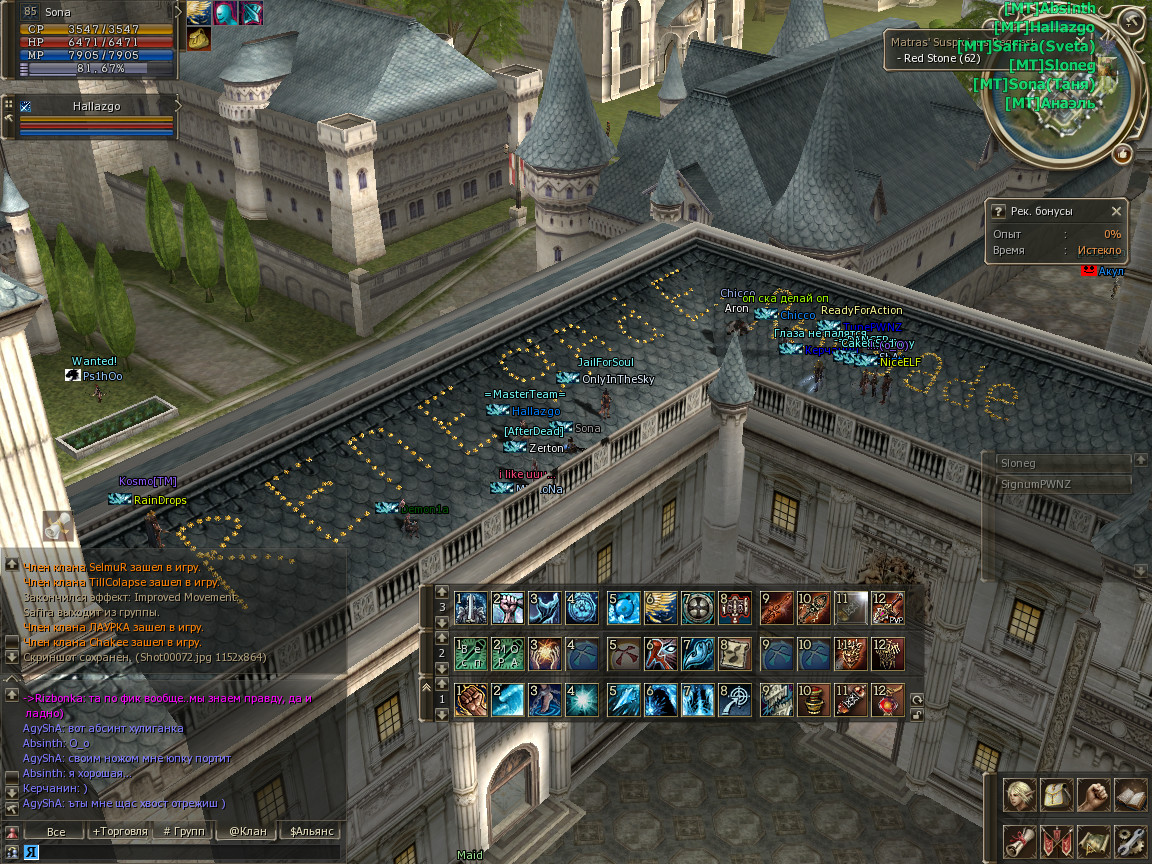Open the inventory bag icon
This screenshot has width=1152, height=864.
pyautogui.click(x=1057, y=795)
